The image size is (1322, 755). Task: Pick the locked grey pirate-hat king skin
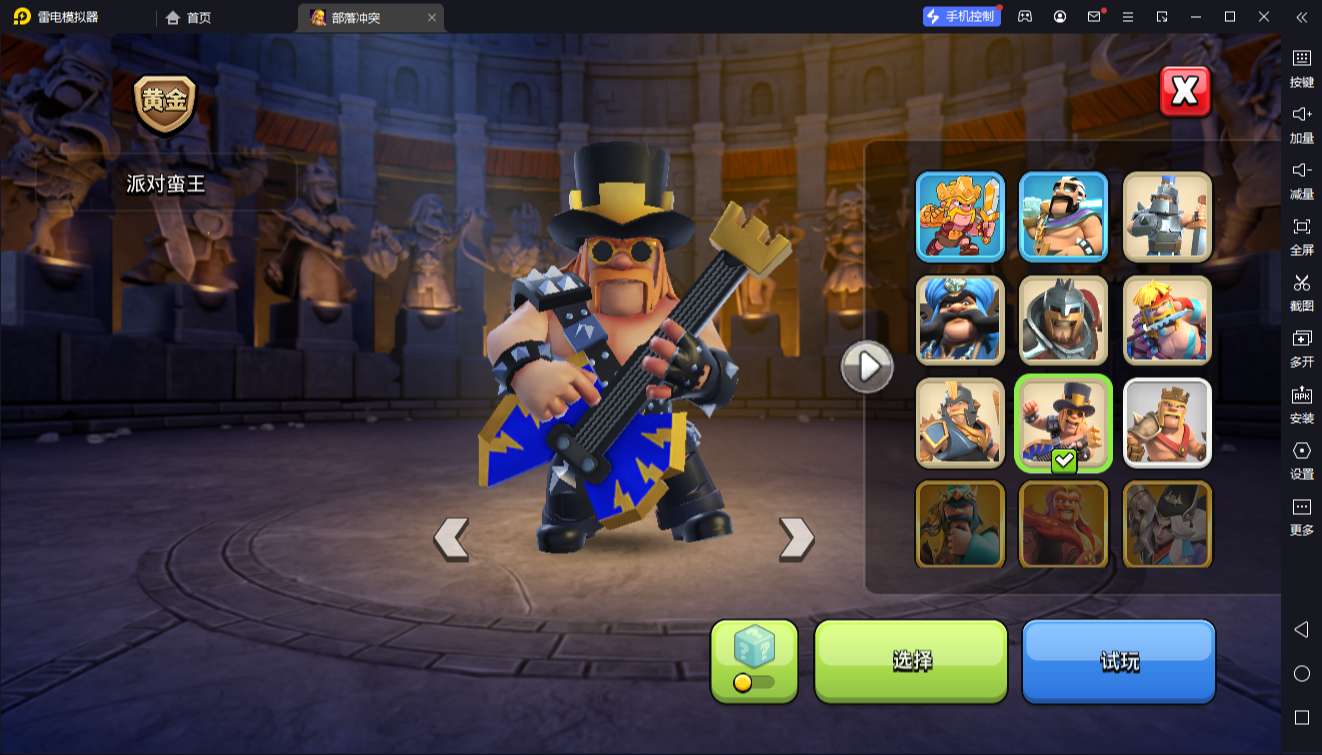coord(1167,525)
